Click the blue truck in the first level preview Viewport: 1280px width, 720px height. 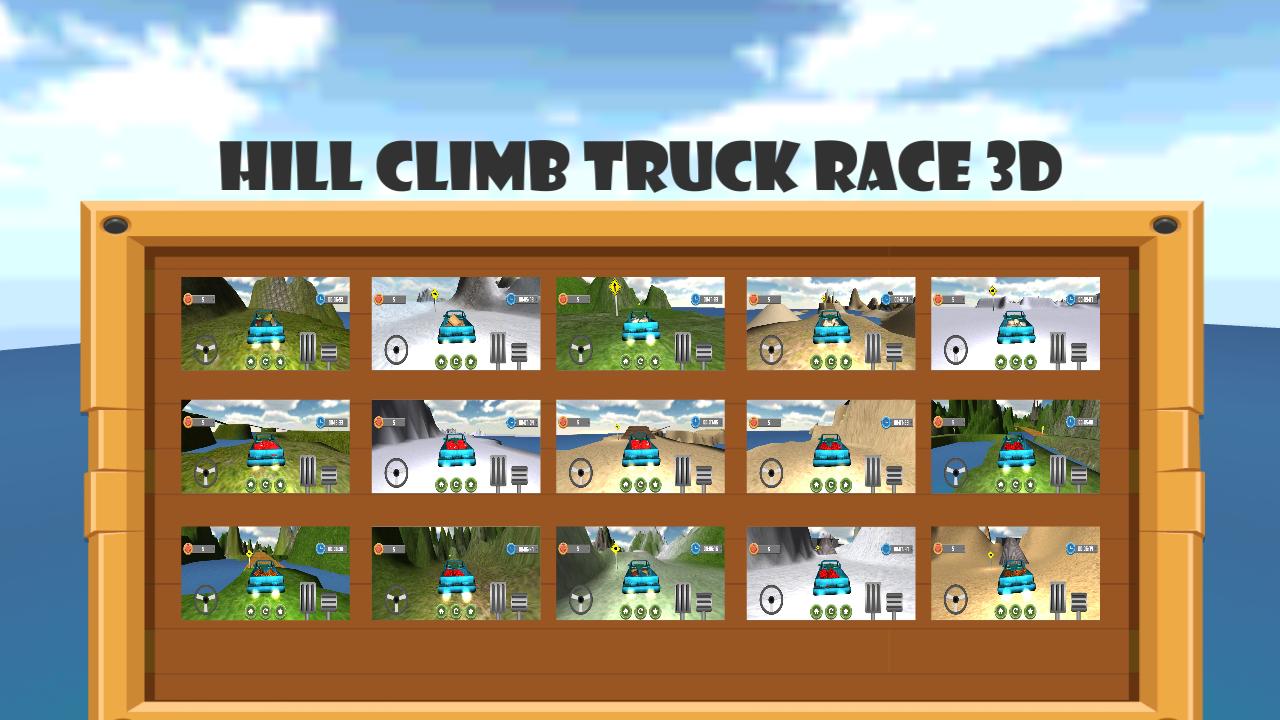coord(268,328)
